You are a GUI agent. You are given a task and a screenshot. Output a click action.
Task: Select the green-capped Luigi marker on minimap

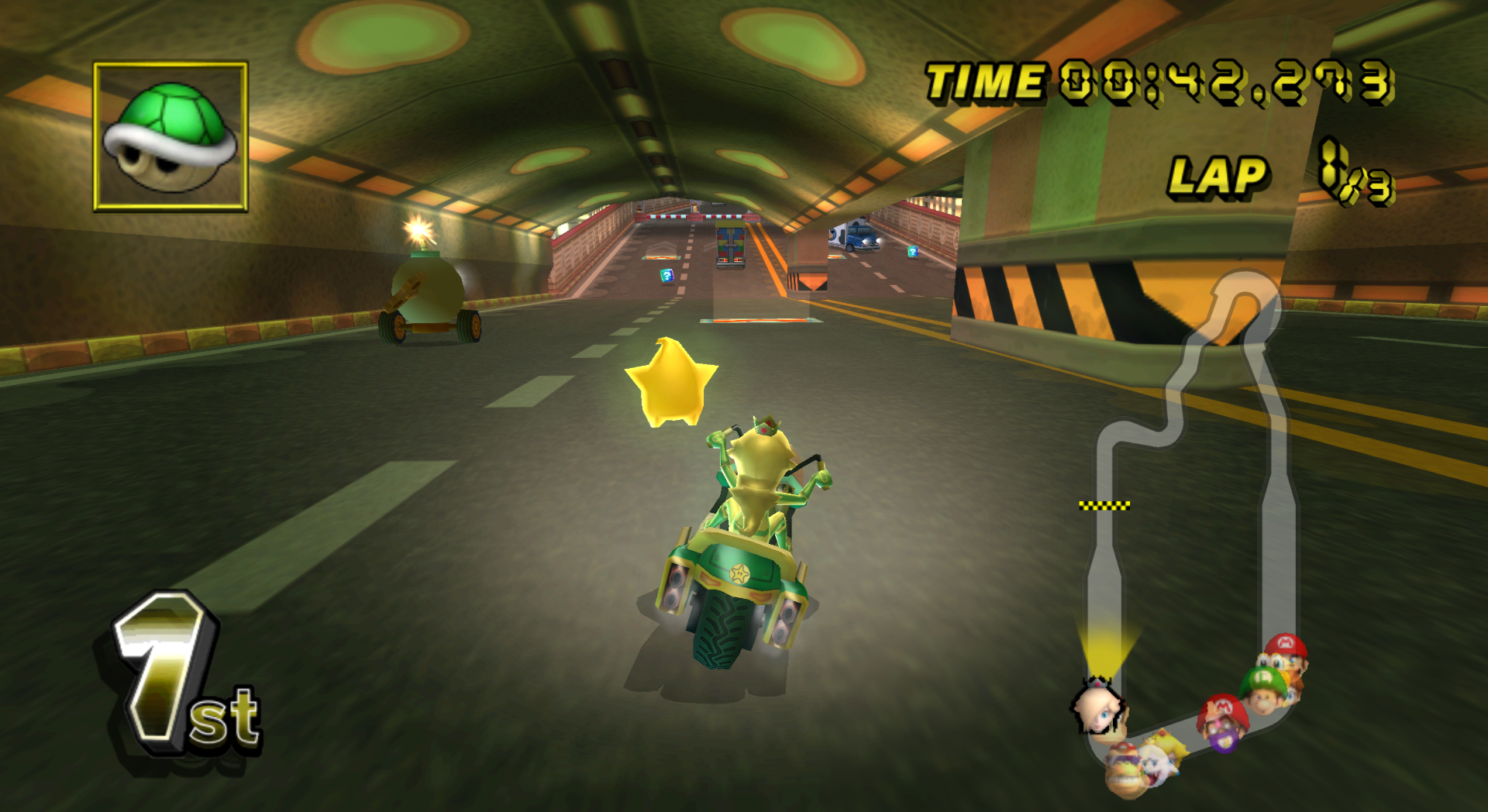coord(1264,689)
